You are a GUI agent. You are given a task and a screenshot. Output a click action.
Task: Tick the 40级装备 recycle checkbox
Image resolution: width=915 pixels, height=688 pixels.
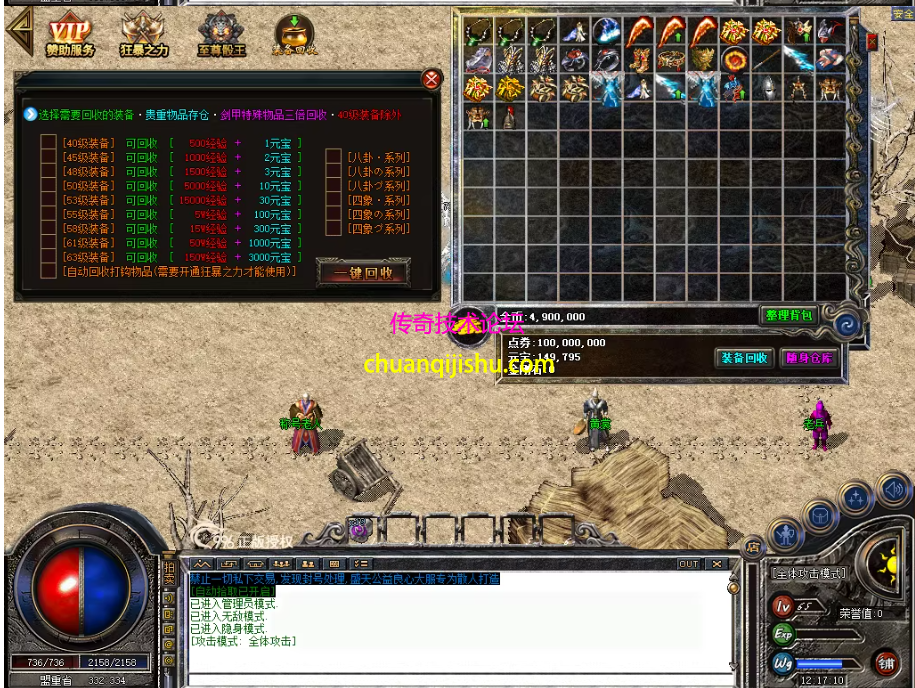click(48, 143)
